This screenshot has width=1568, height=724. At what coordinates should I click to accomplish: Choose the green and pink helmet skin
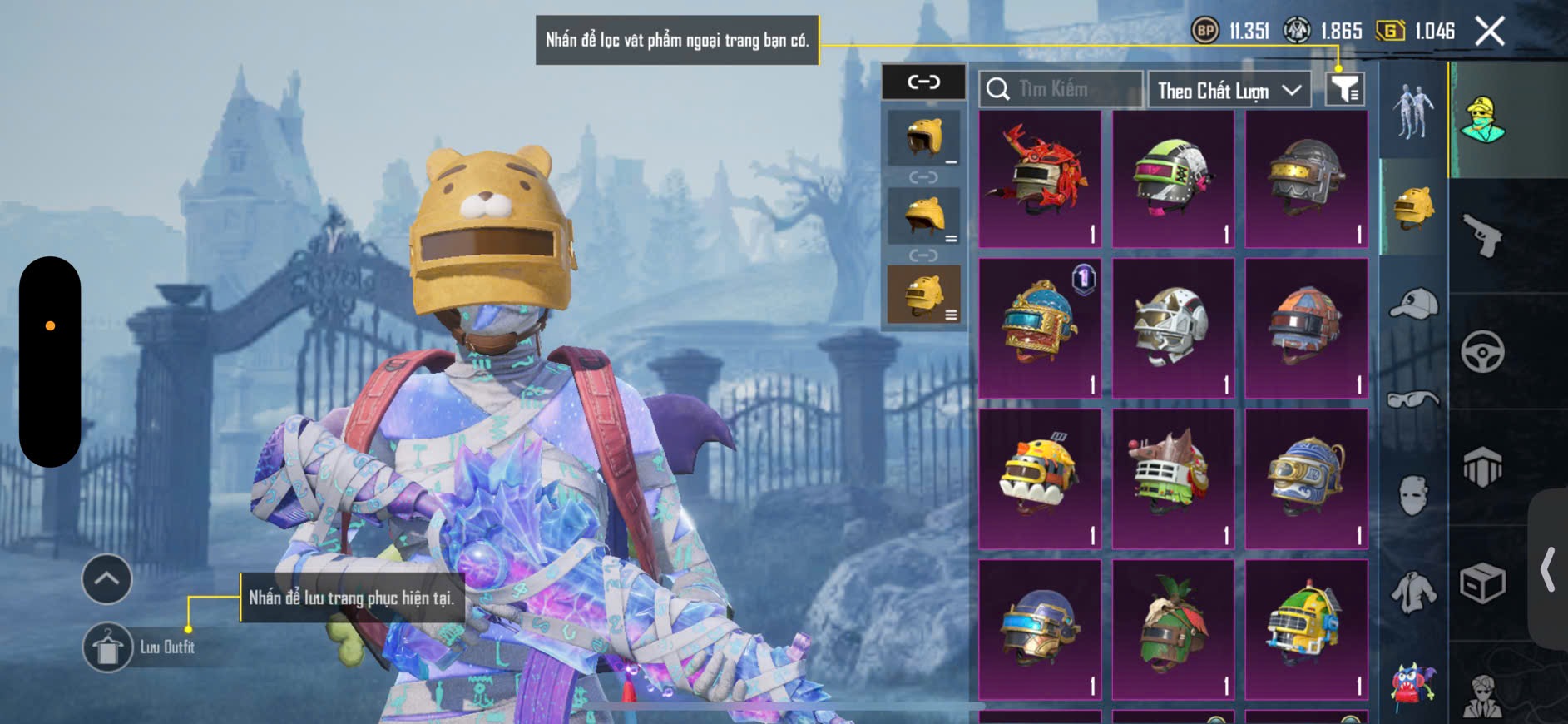click(x=1173, y=178)
